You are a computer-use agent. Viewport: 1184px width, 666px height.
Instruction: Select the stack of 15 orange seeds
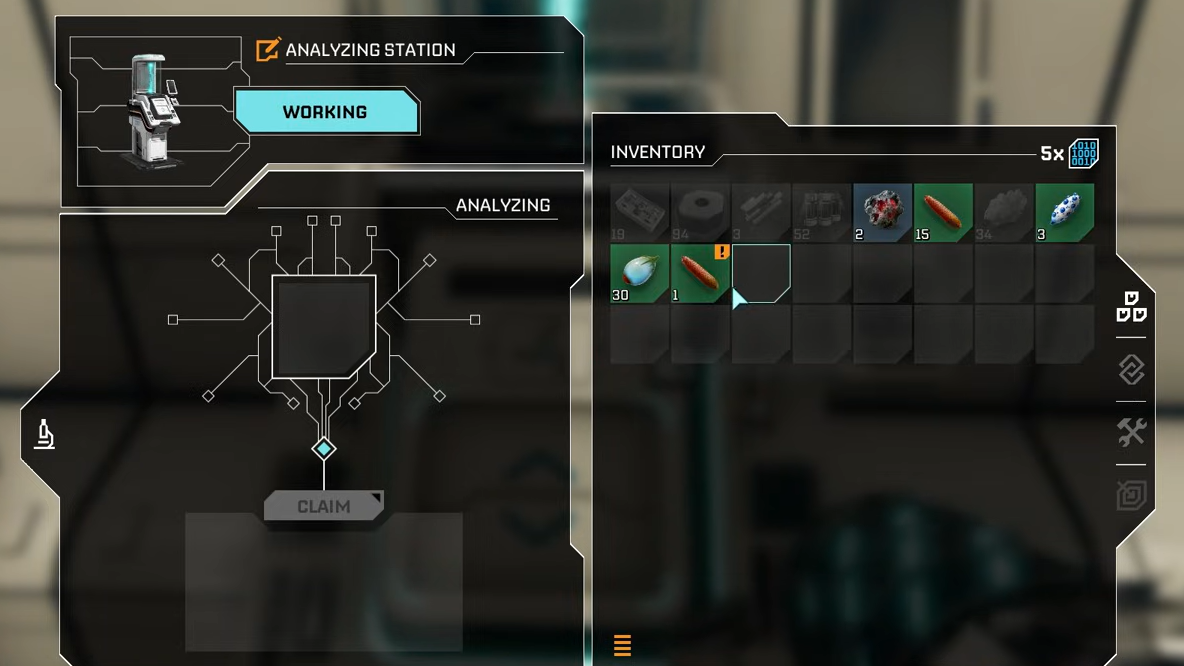(943, 212)
